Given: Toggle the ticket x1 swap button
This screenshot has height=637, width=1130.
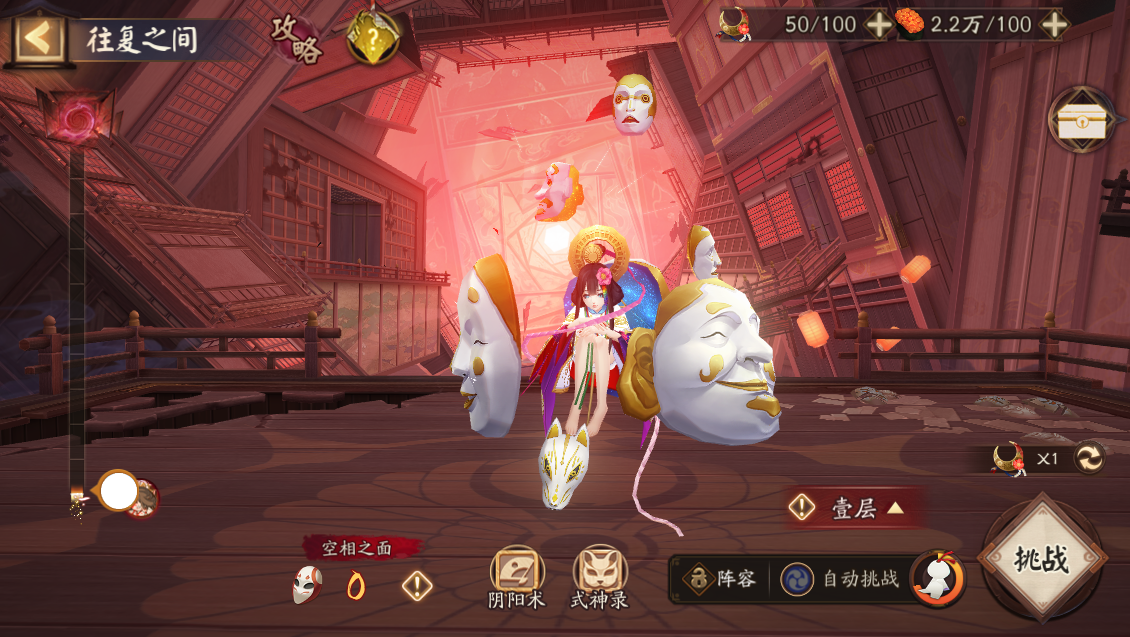Looking at the screenshot, I should 1089,459.
